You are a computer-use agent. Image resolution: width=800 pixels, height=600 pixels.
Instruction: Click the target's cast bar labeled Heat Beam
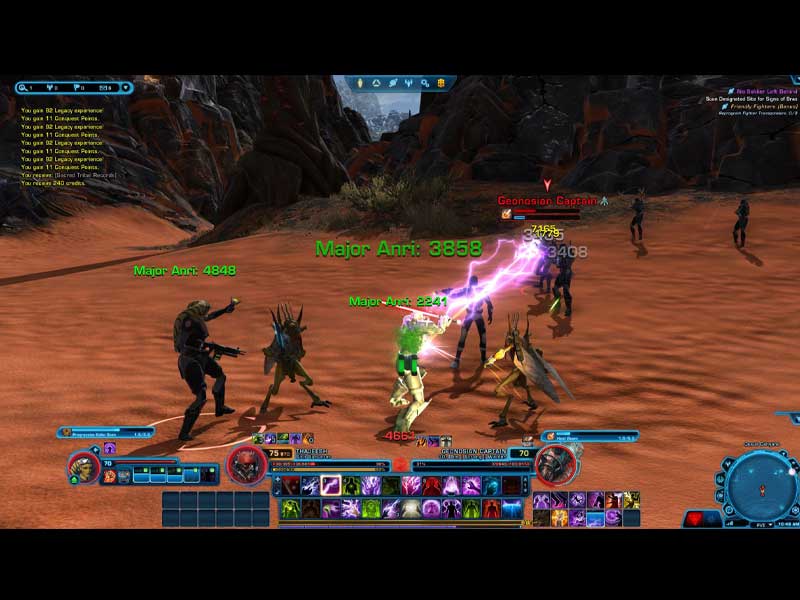point(590,436)
